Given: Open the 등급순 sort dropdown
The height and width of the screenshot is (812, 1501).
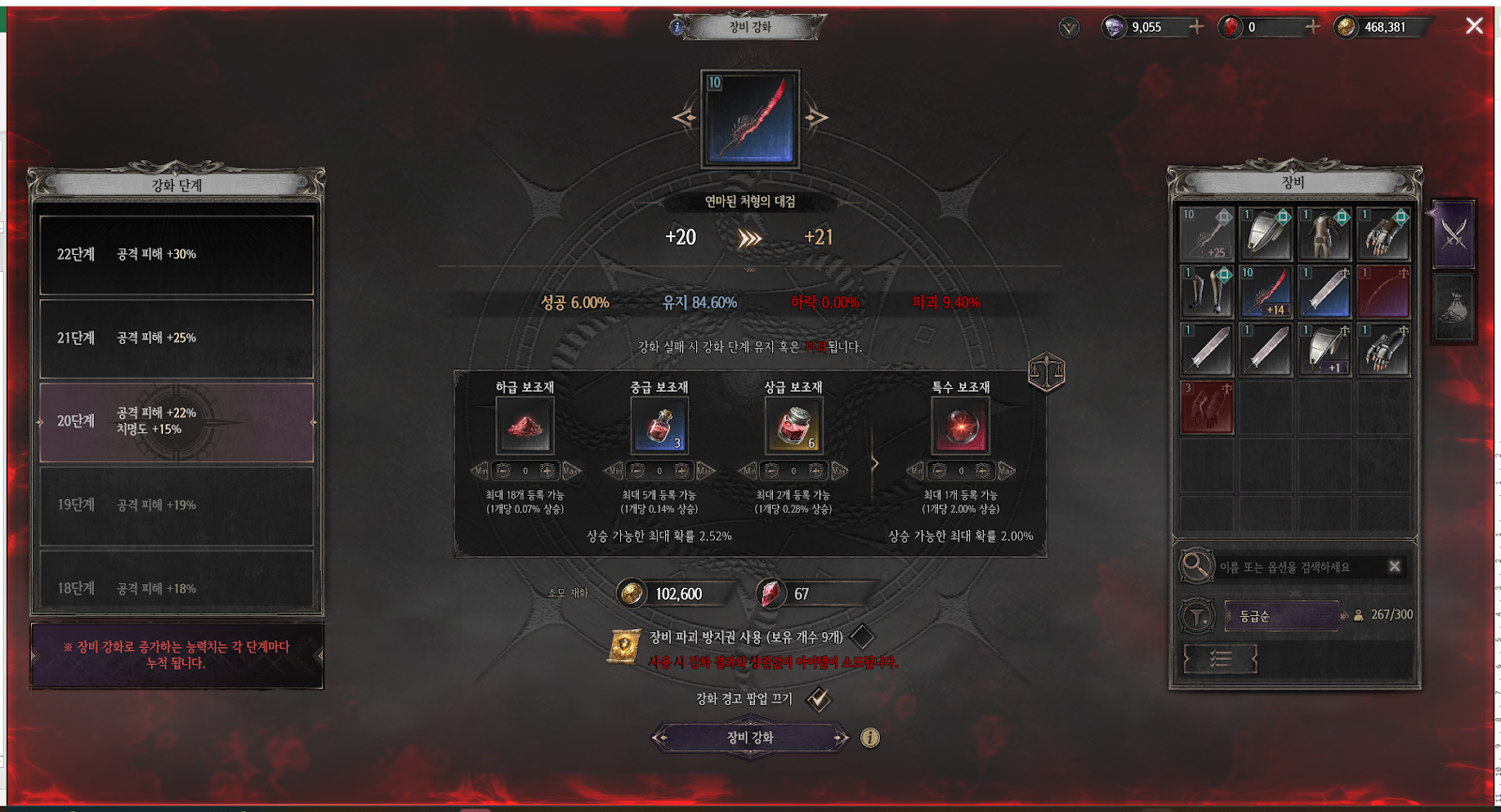Looking at the screenshot, I should (1285, 616).
